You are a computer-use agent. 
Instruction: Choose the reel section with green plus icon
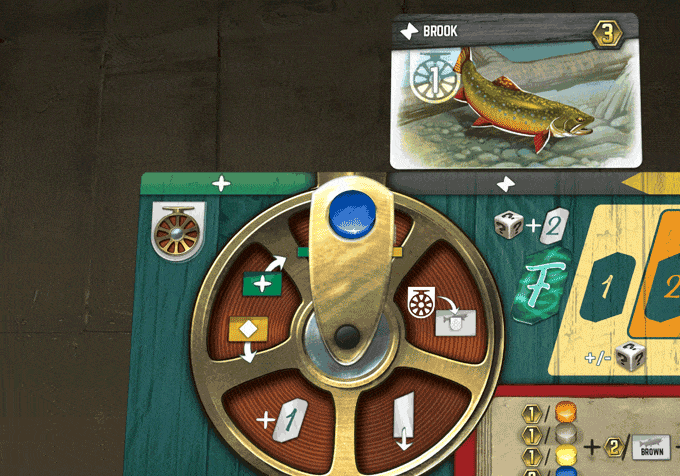pos(263,284)
